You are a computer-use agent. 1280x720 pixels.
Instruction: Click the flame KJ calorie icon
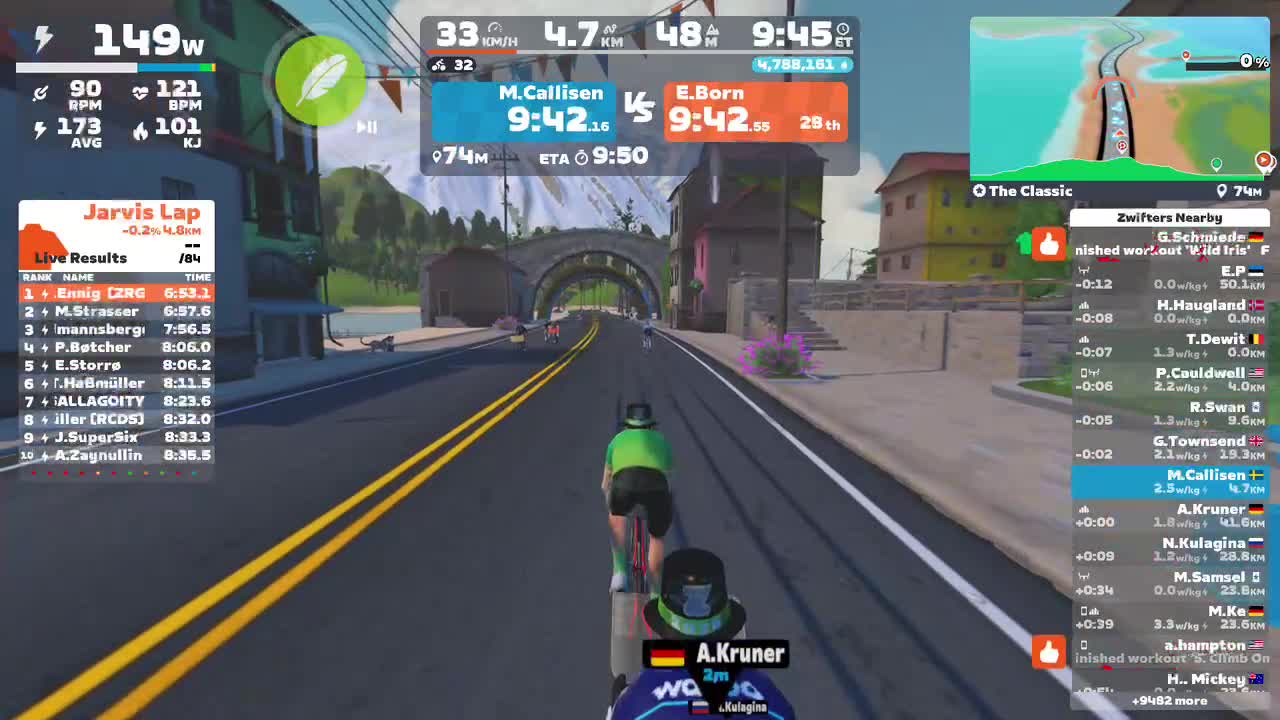point(140,130)
